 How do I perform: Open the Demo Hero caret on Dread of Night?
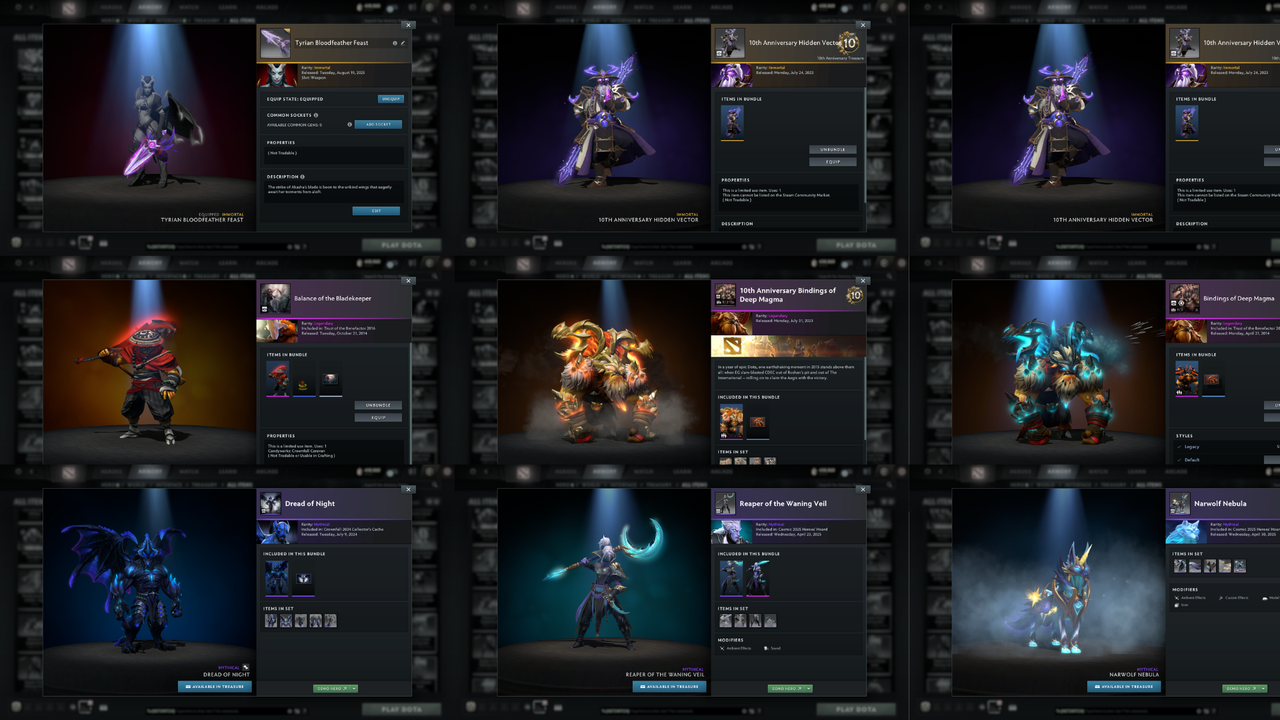click(353, 688)
